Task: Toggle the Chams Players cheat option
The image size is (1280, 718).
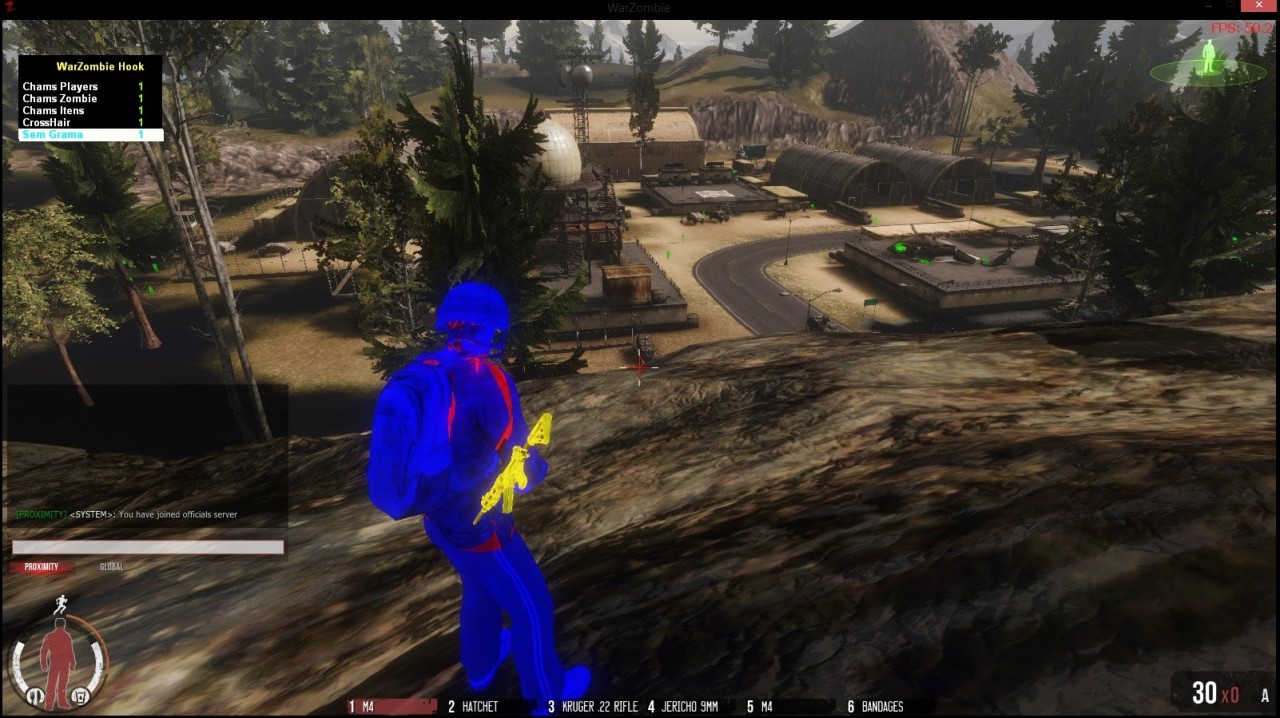Action: (60, 87)
